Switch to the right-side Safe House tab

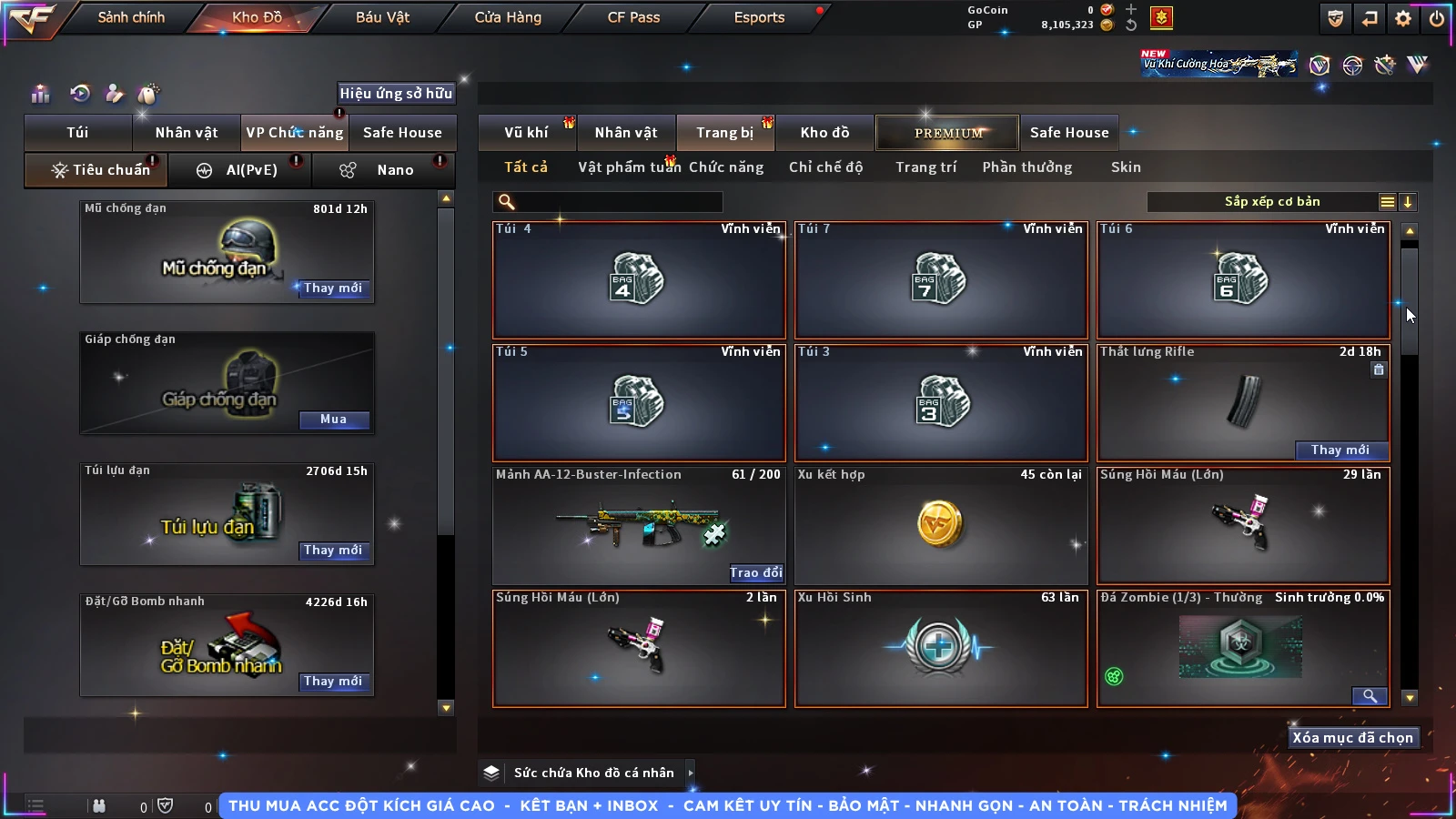pos(1068,133)
